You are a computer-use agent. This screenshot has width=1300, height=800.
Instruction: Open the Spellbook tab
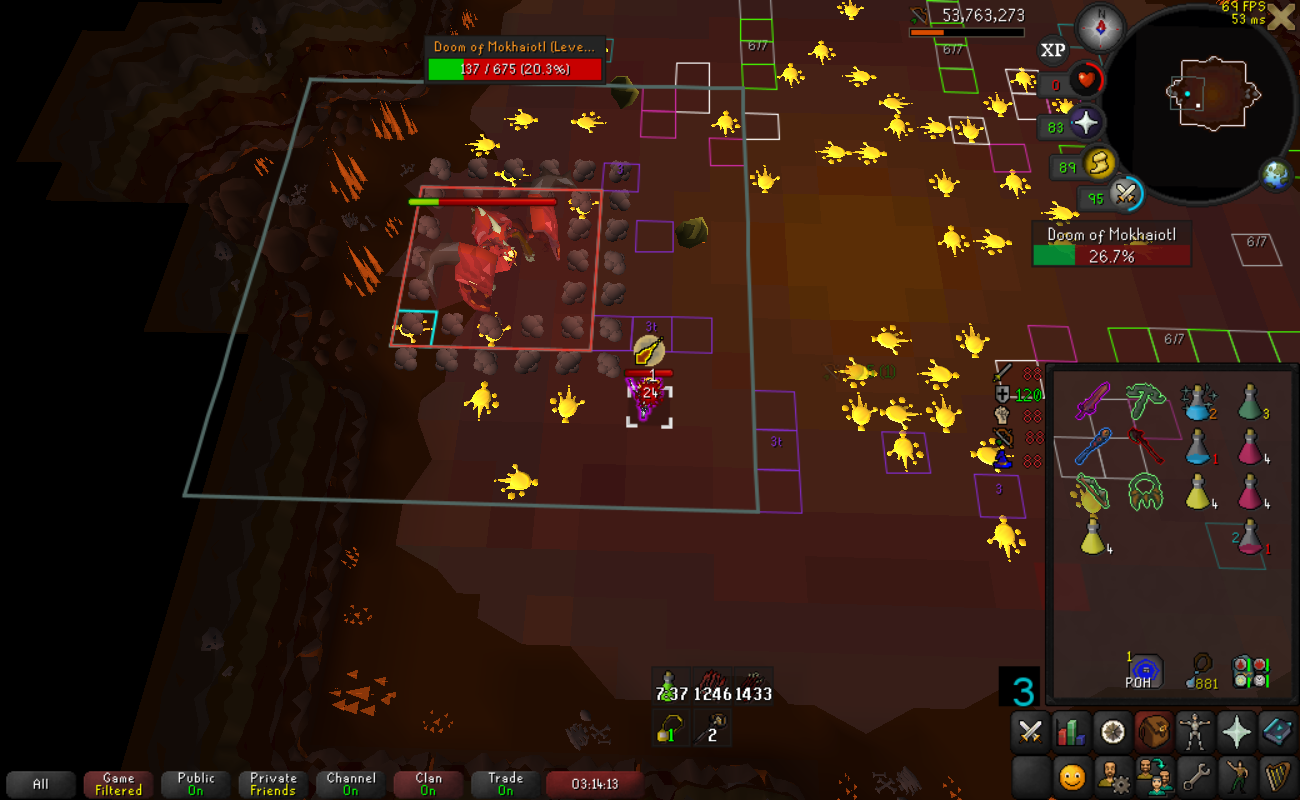coord(1278,733)
